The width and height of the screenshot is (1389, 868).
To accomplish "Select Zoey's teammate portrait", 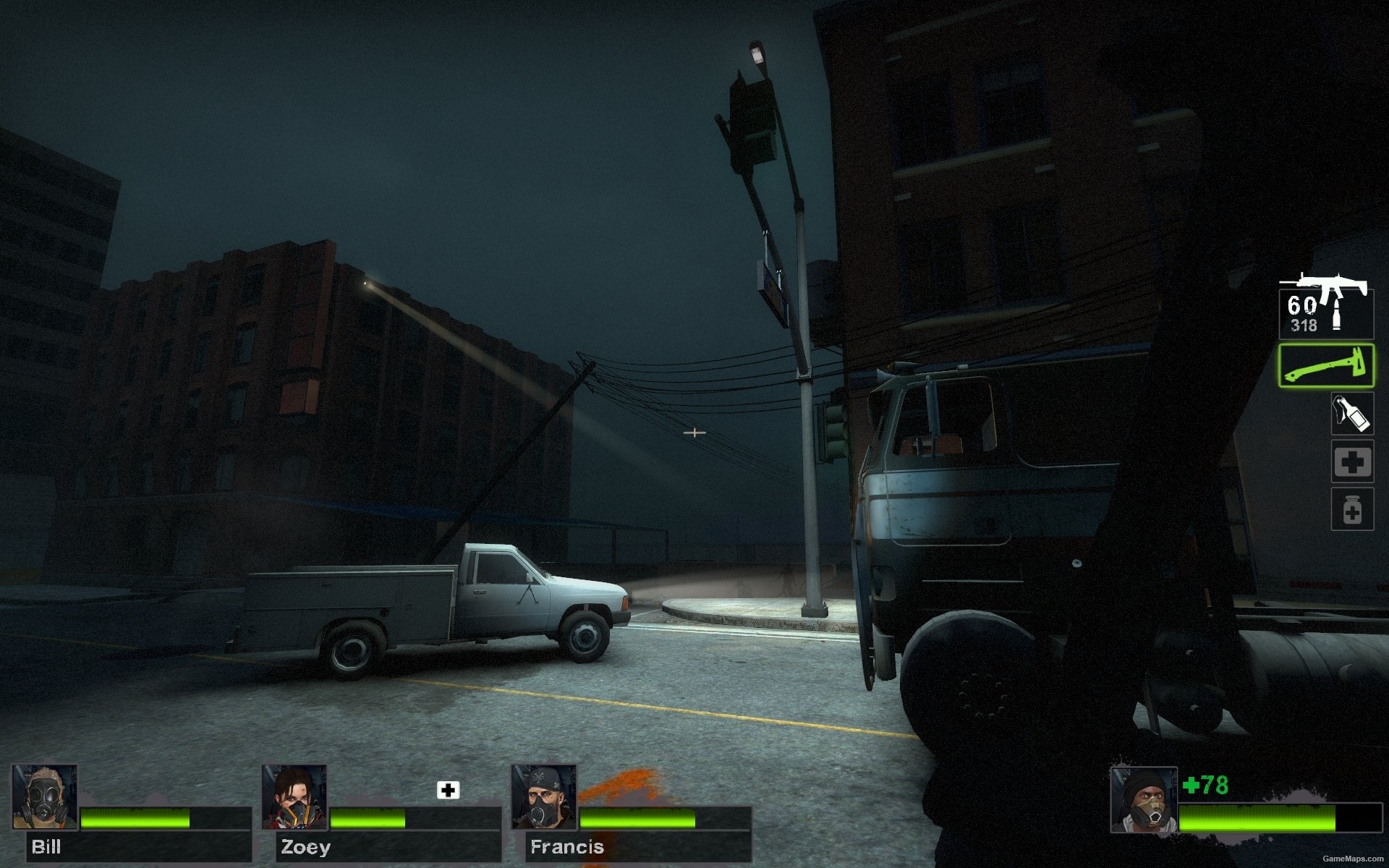I will 294,797.
